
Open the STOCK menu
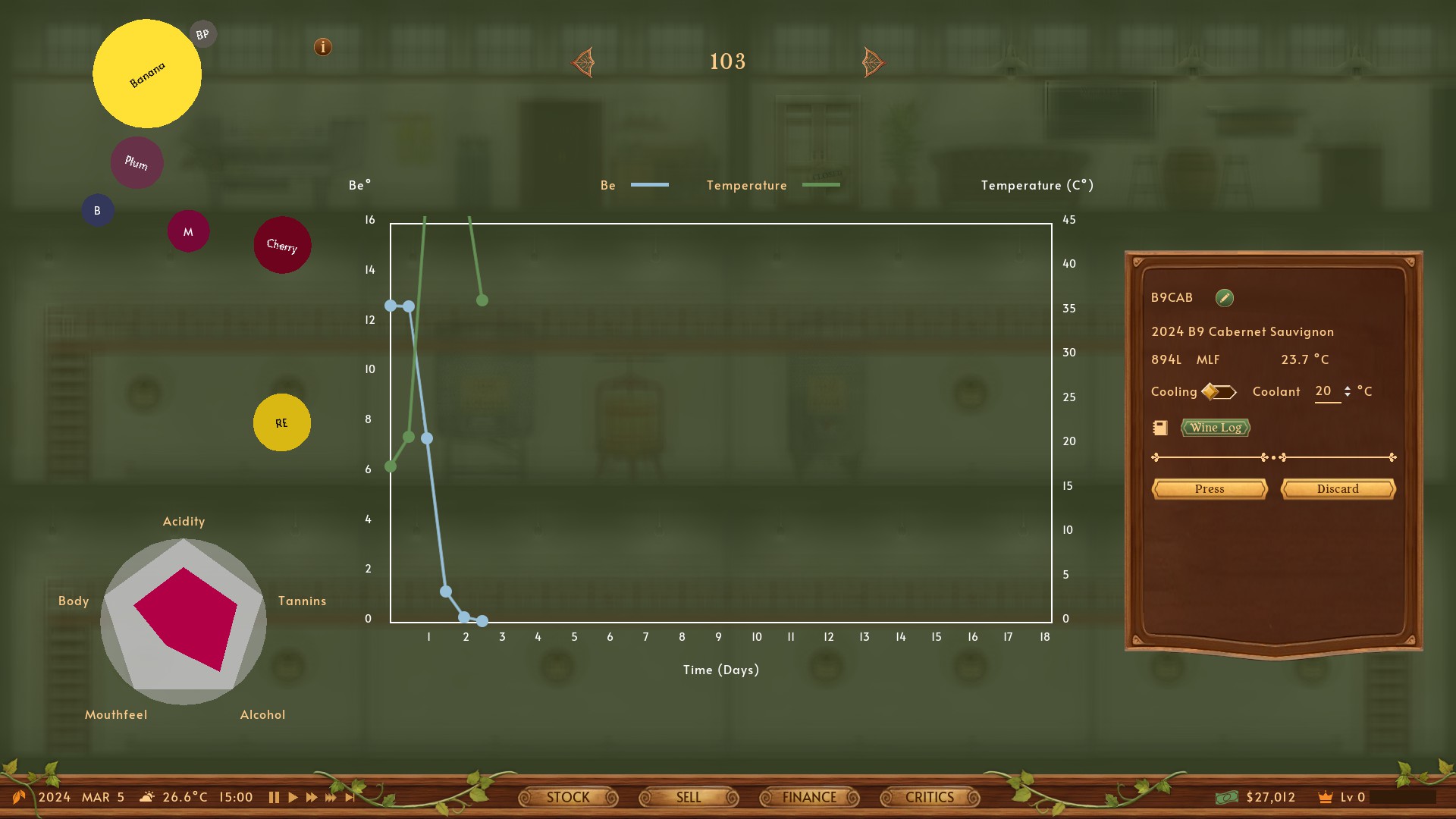pyautogui.click(x=568, y=798)
